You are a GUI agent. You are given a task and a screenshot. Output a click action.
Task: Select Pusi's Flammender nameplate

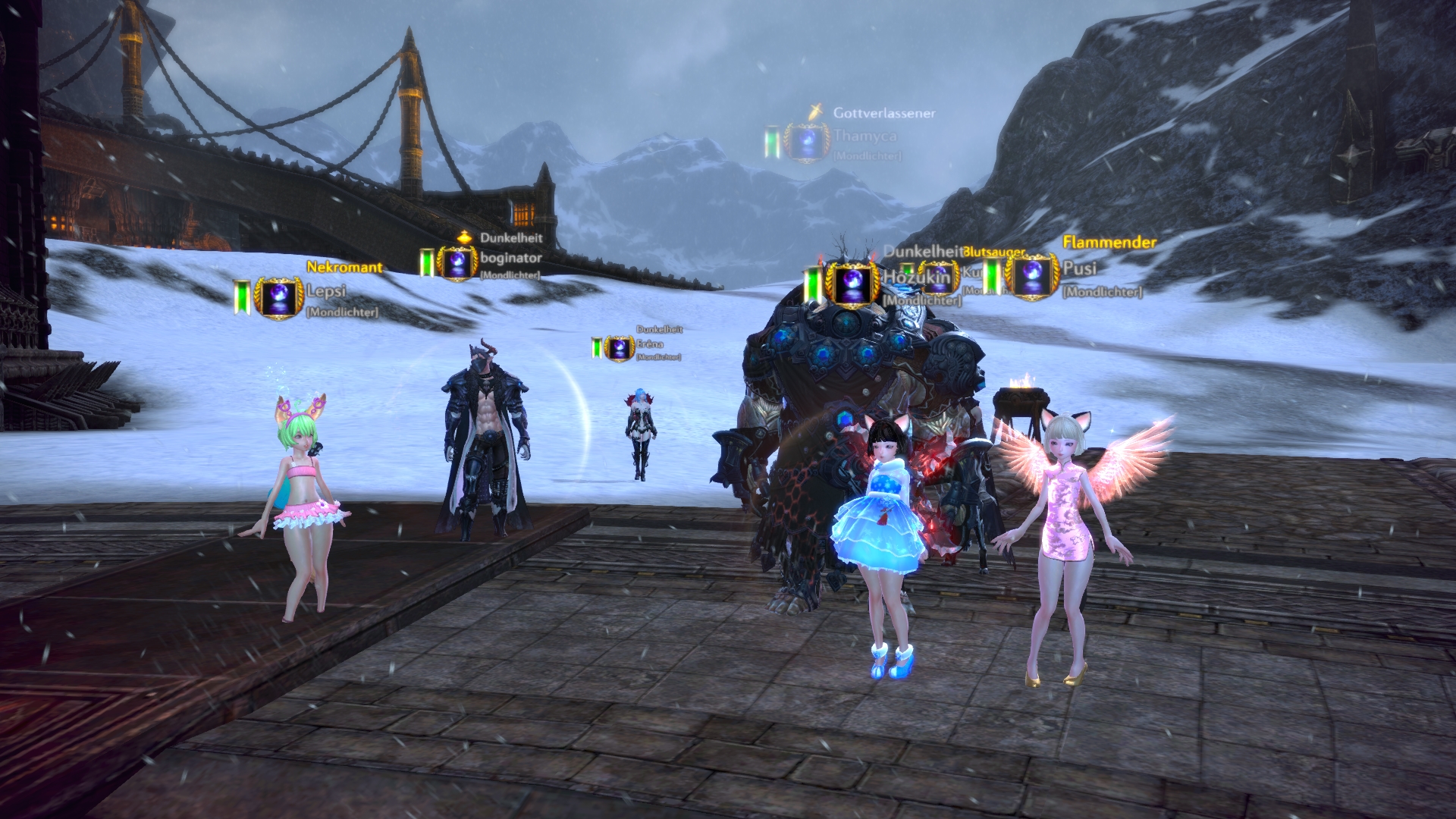[x=1079, y=268]
